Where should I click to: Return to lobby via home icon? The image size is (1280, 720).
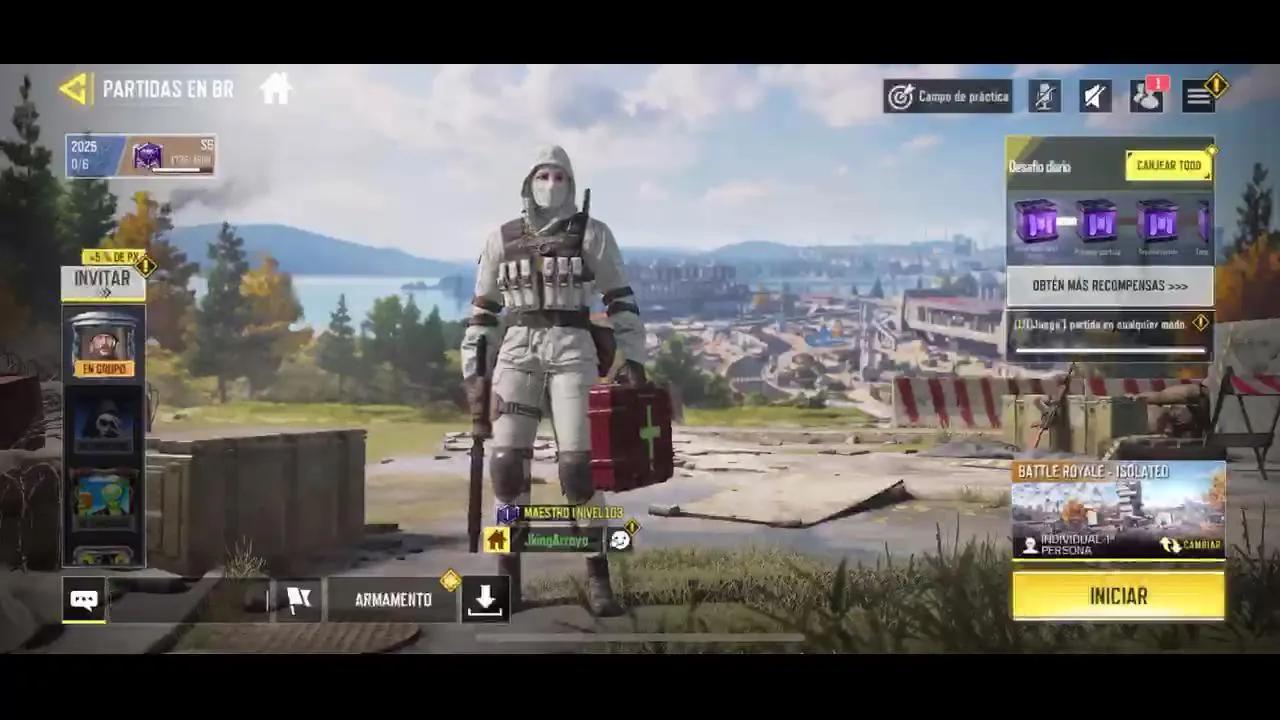[276, 88]
